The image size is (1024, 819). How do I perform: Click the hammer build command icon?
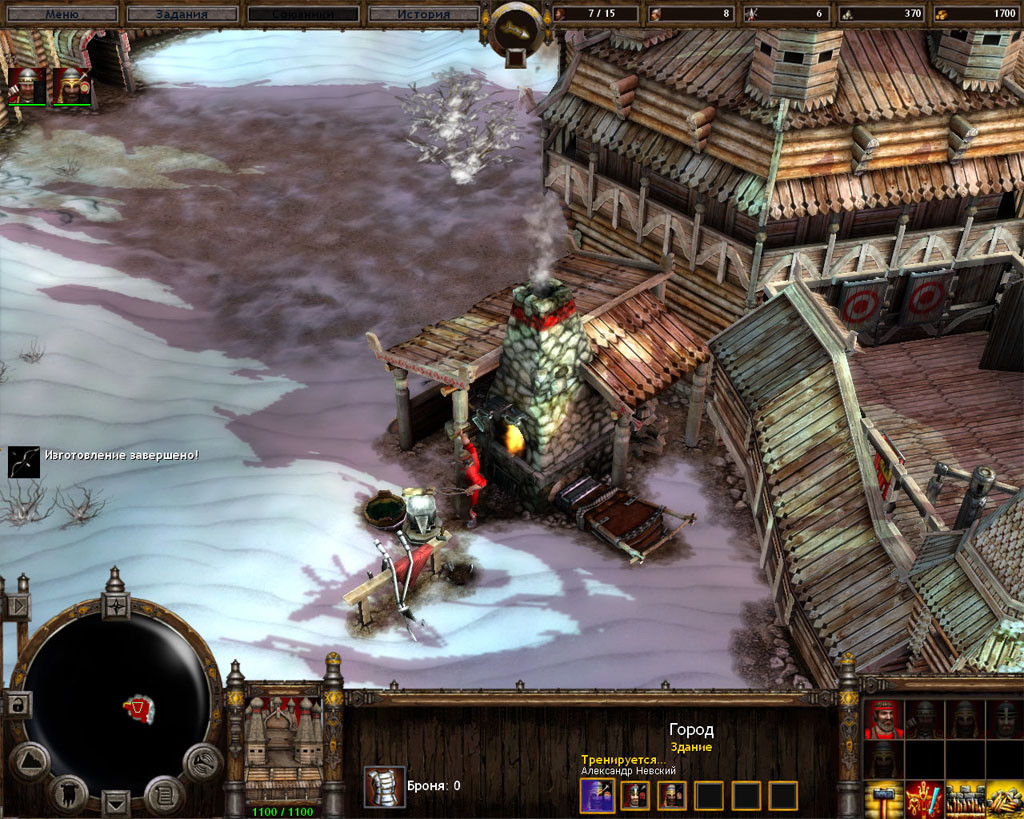883,799
